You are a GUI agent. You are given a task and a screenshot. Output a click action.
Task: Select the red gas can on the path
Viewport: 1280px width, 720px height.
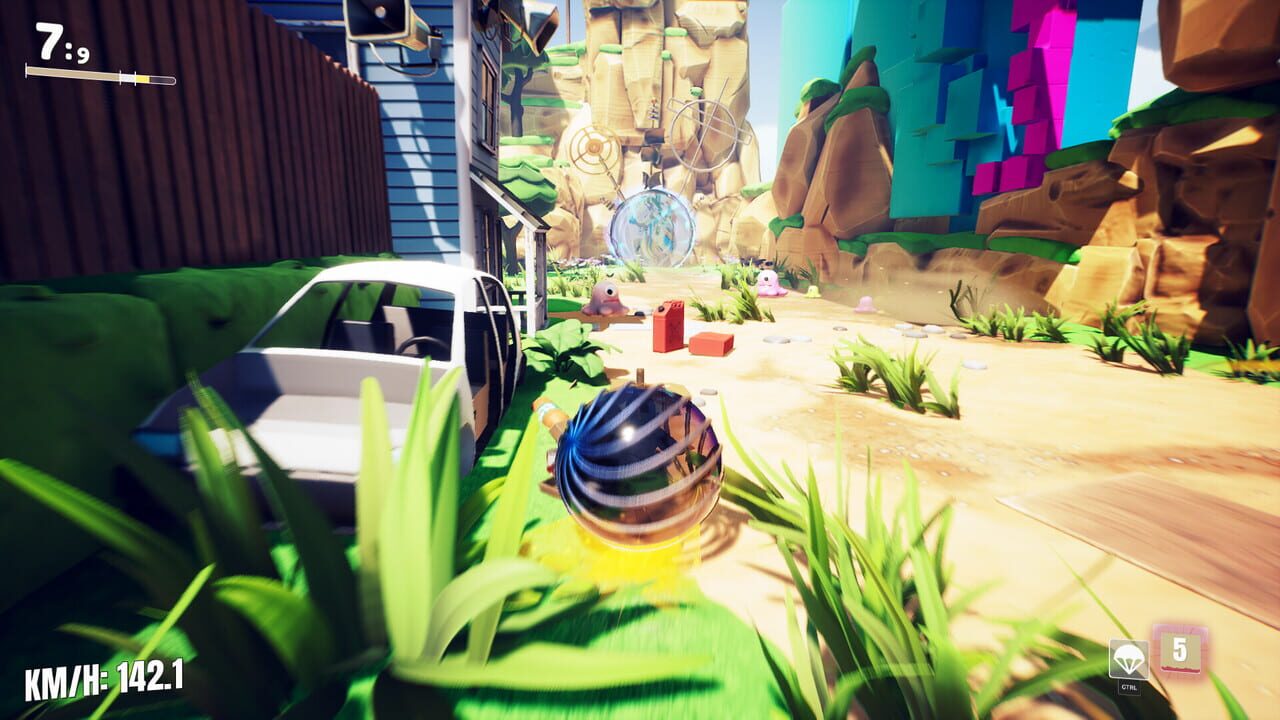pos(667,325)
